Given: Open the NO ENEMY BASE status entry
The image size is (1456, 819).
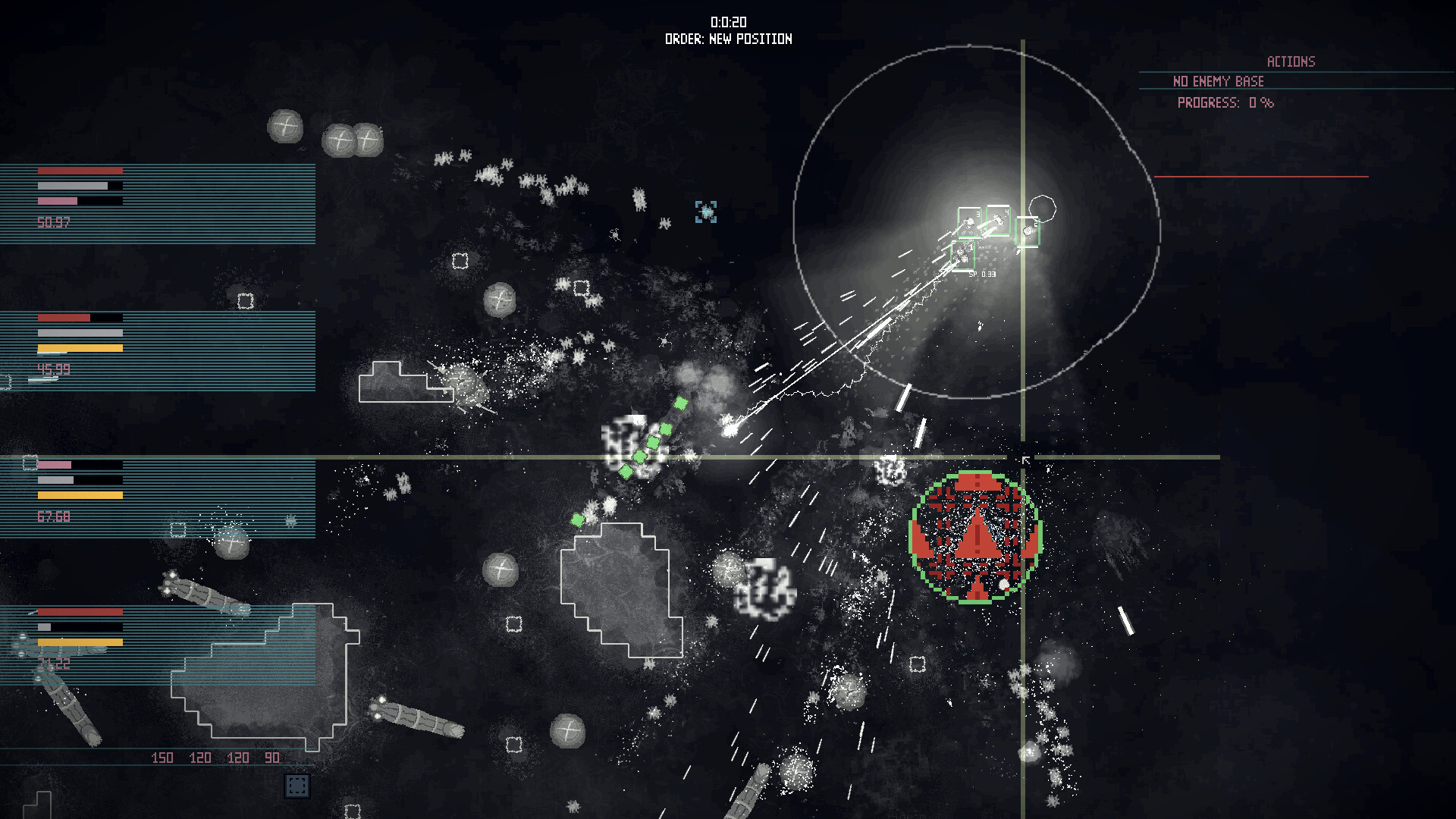Looking at the screenshot, I should (1218, 81).
